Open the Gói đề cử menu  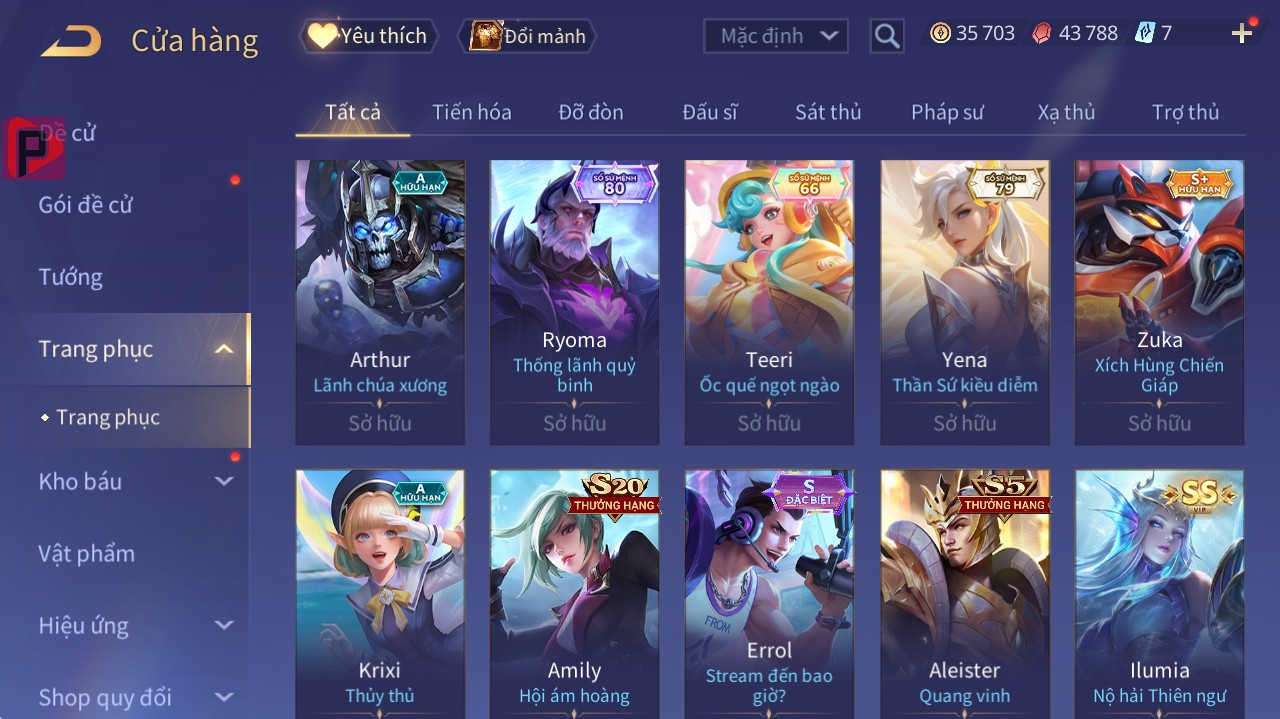coord(86,205)
